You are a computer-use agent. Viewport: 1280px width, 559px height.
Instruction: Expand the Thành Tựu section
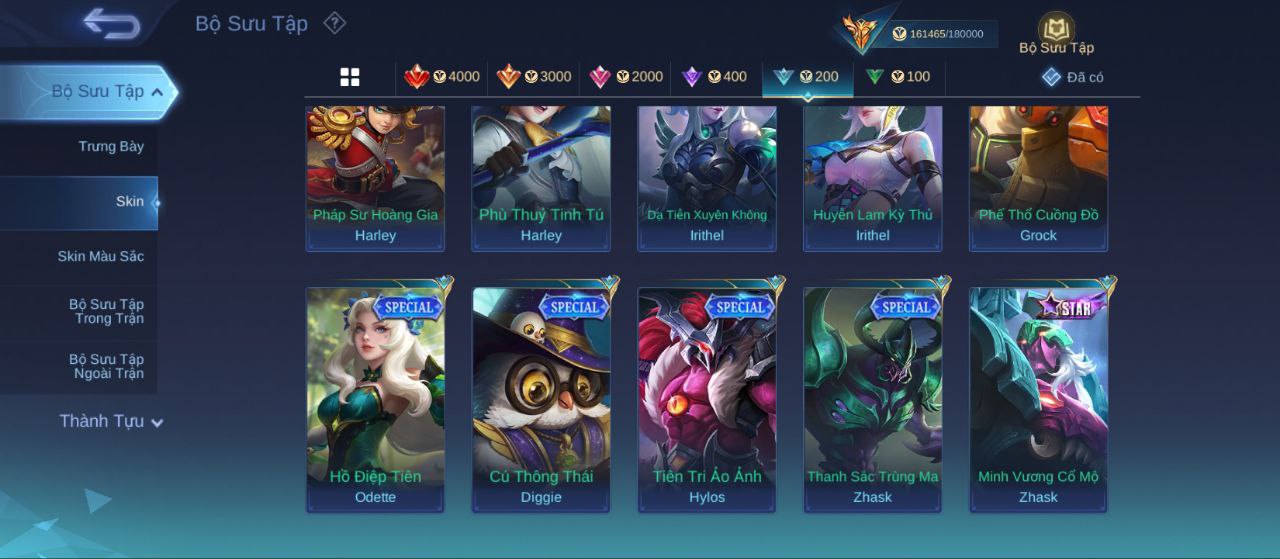click(110, 421)
